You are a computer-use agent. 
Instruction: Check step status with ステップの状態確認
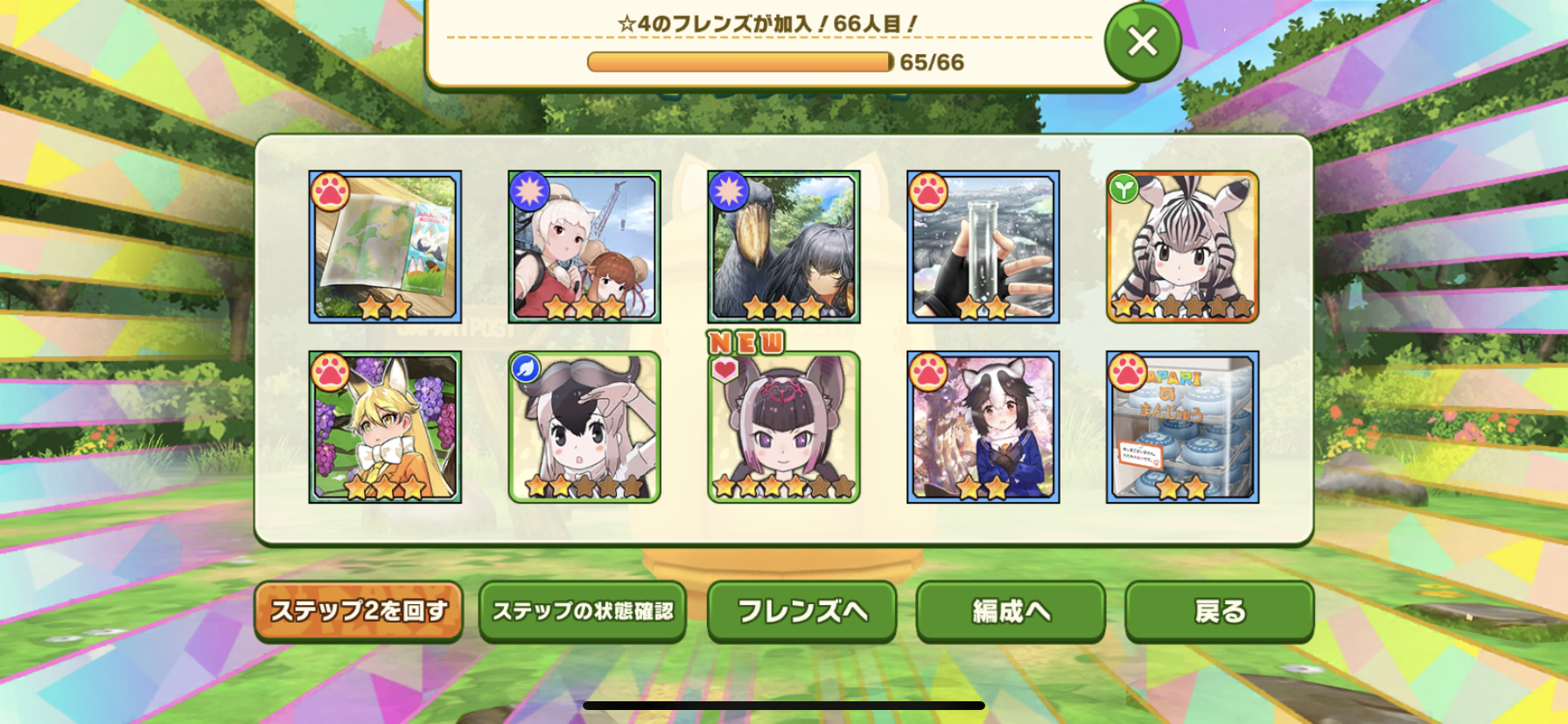click(x=583, y=611)
